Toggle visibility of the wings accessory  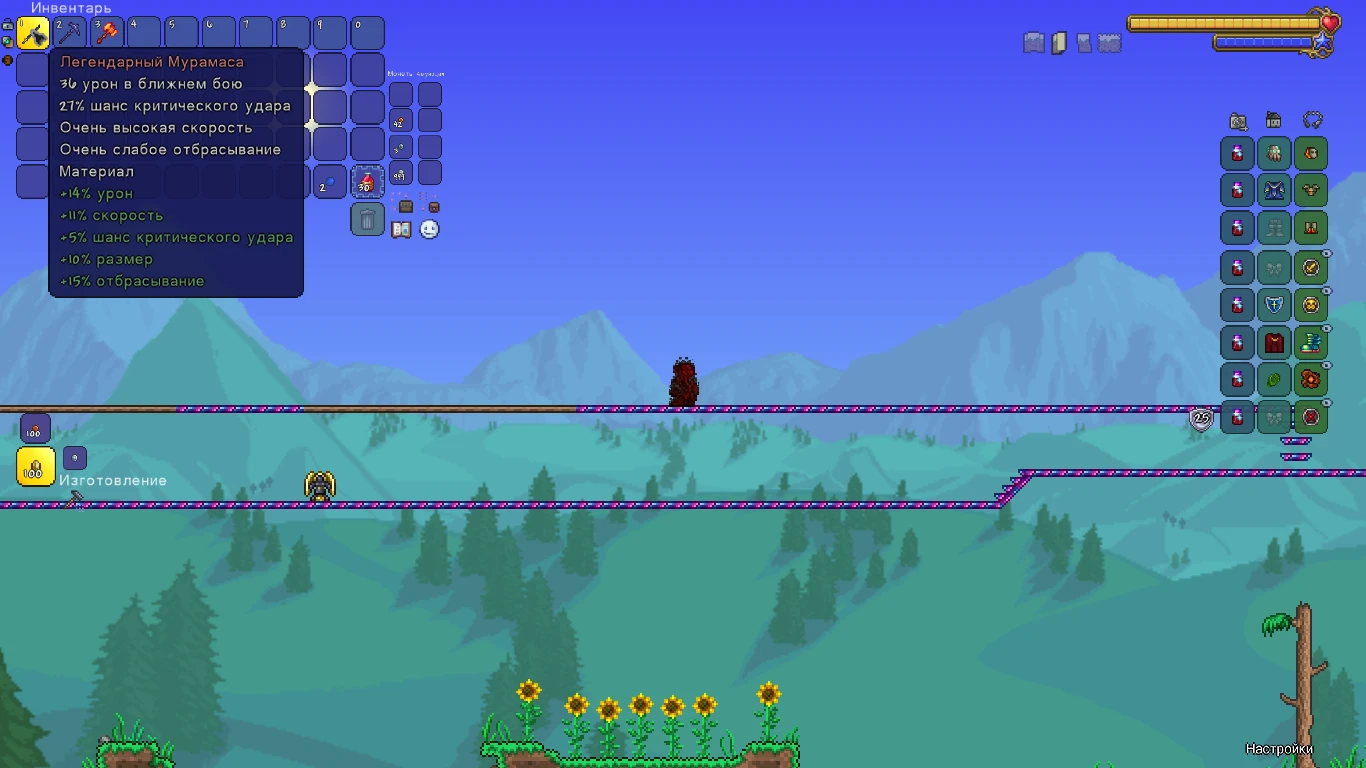pos(1326,252)
